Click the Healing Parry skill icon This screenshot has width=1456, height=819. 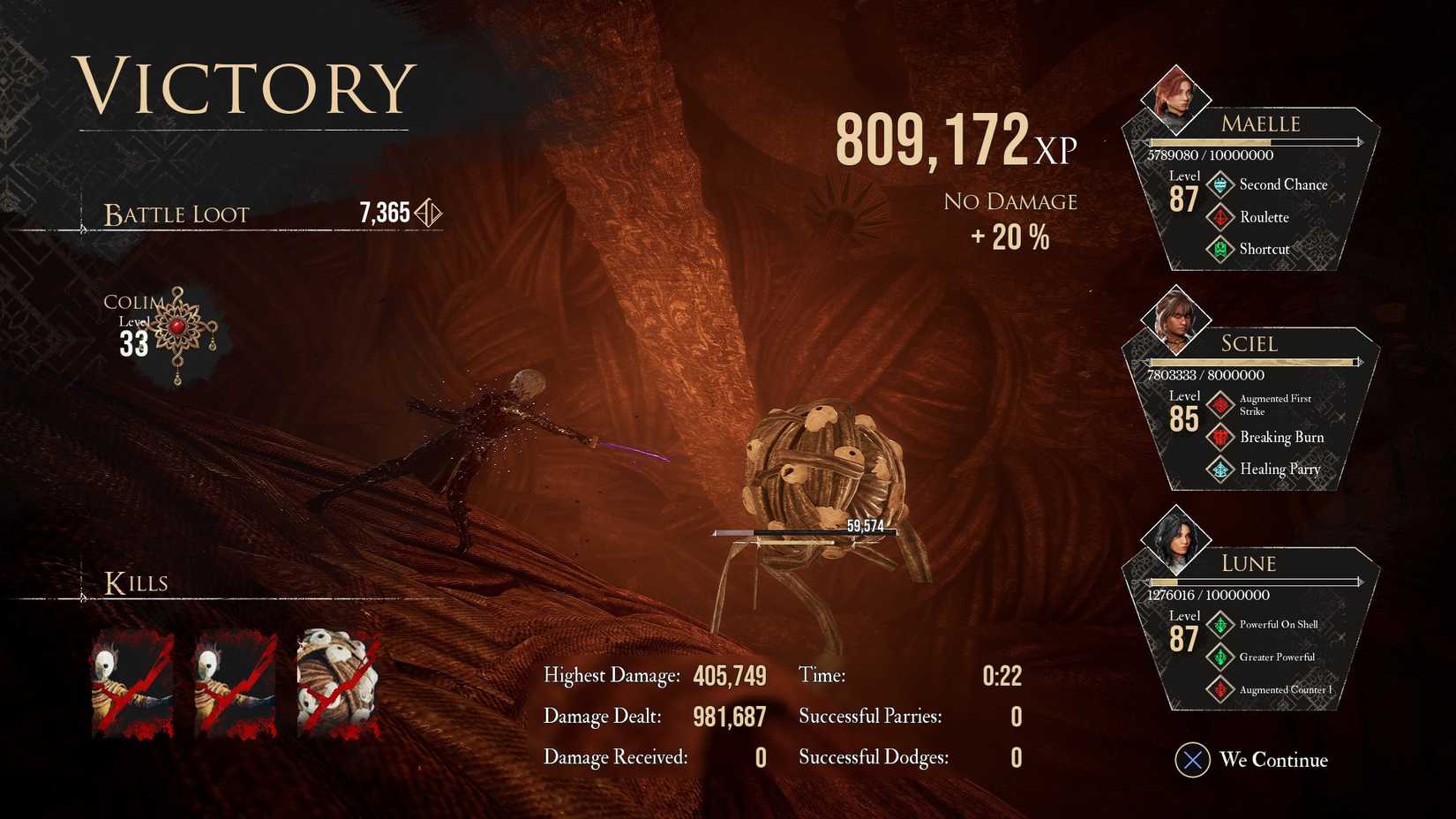[x=1220, y=469]
